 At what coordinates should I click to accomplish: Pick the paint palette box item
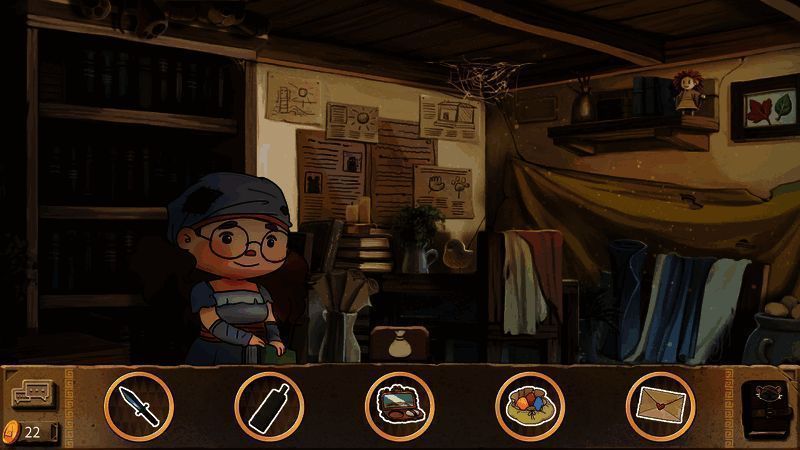399,406
